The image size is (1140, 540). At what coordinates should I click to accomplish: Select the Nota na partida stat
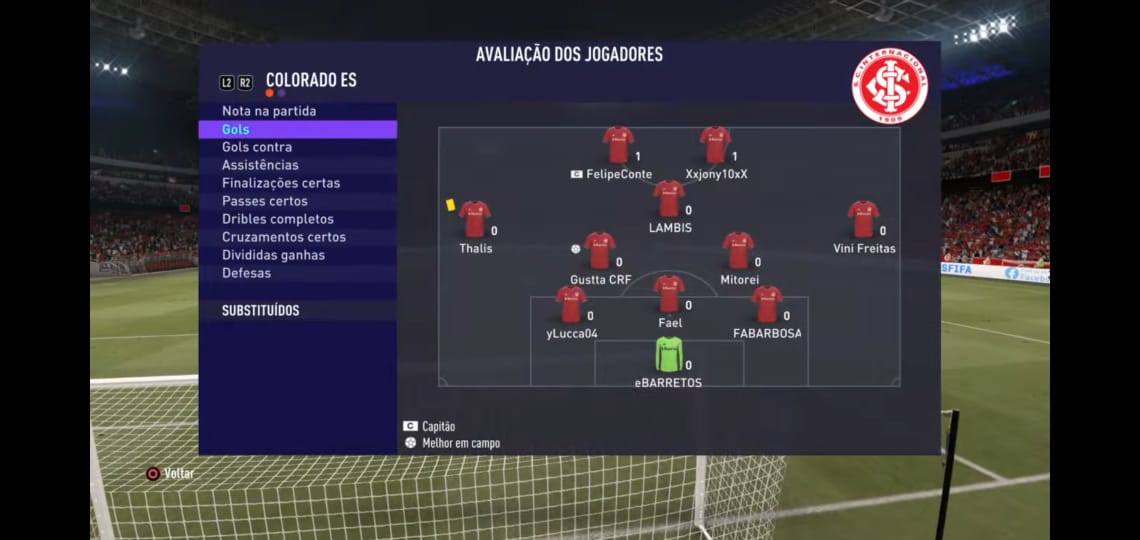(x=269, y=111)
